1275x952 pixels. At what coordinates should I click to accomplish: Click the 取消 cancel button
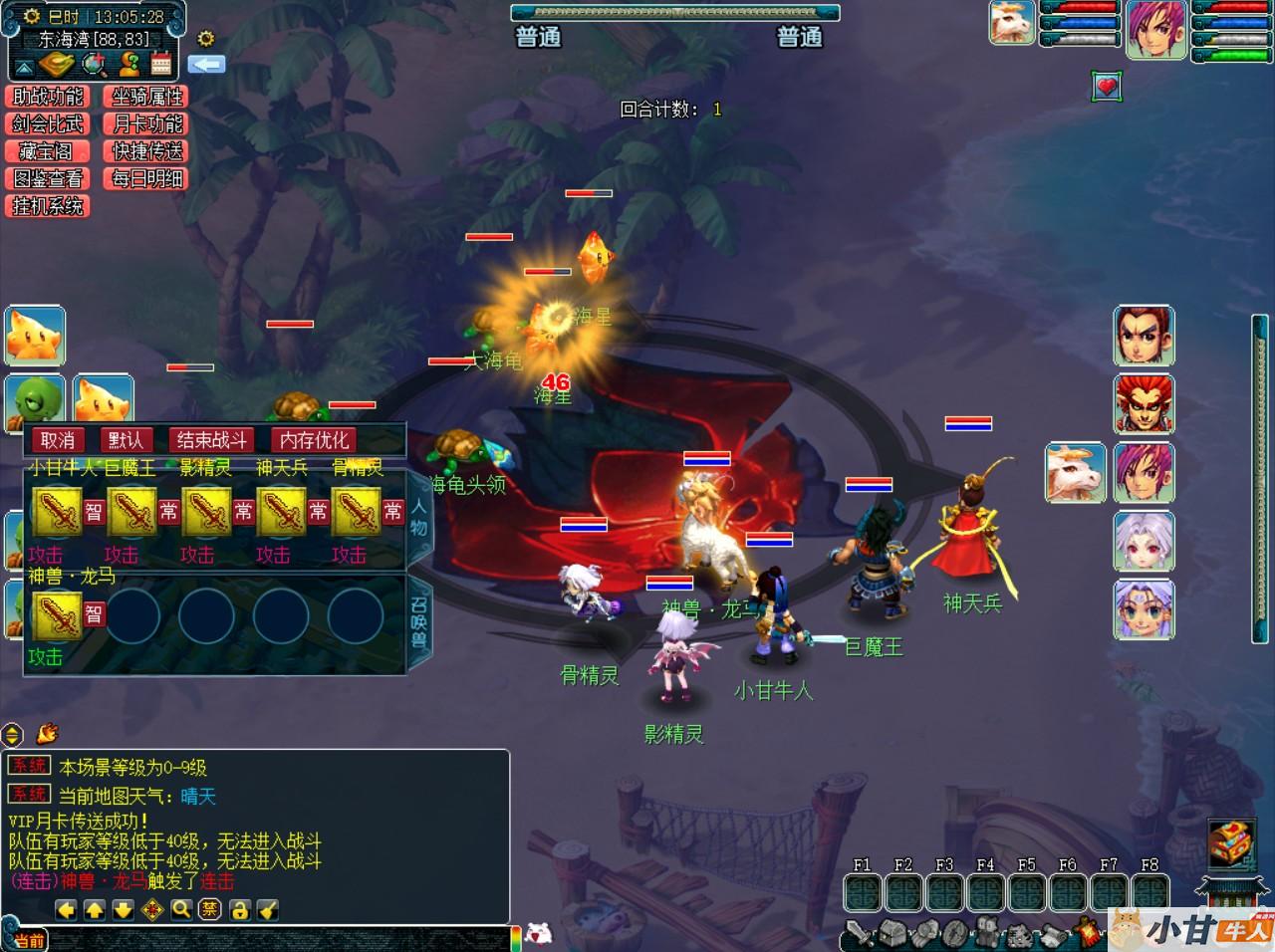(58, 440)
